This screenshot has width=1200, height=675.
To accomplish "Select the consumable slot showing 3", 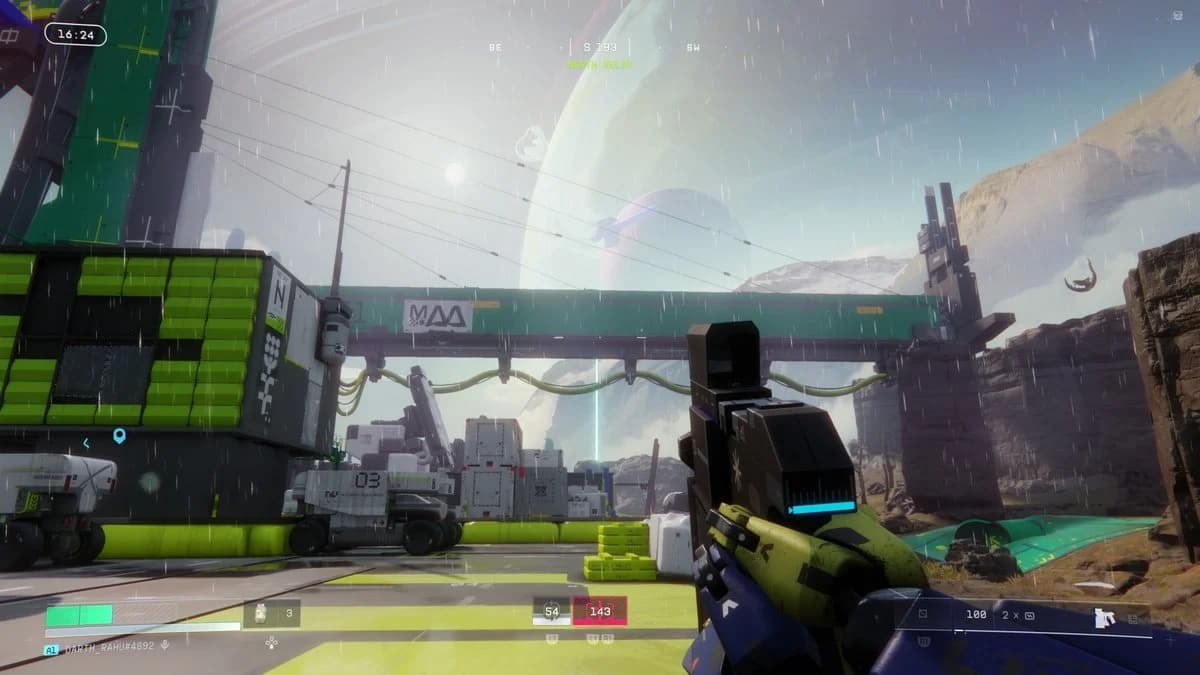I will pos(272,613).
